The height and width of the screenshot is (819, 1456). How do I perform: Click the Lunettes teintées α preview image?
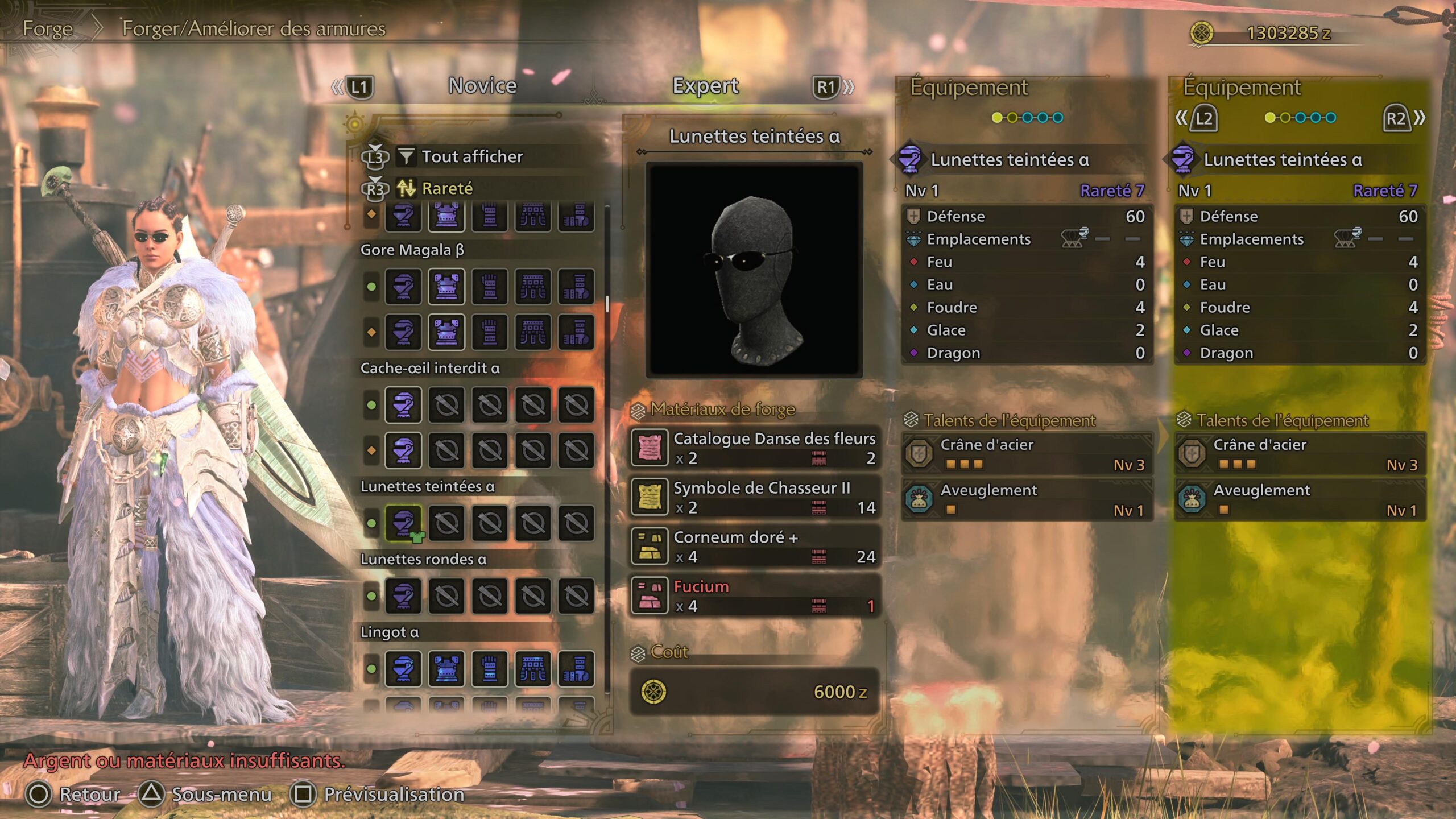point(754,270)
